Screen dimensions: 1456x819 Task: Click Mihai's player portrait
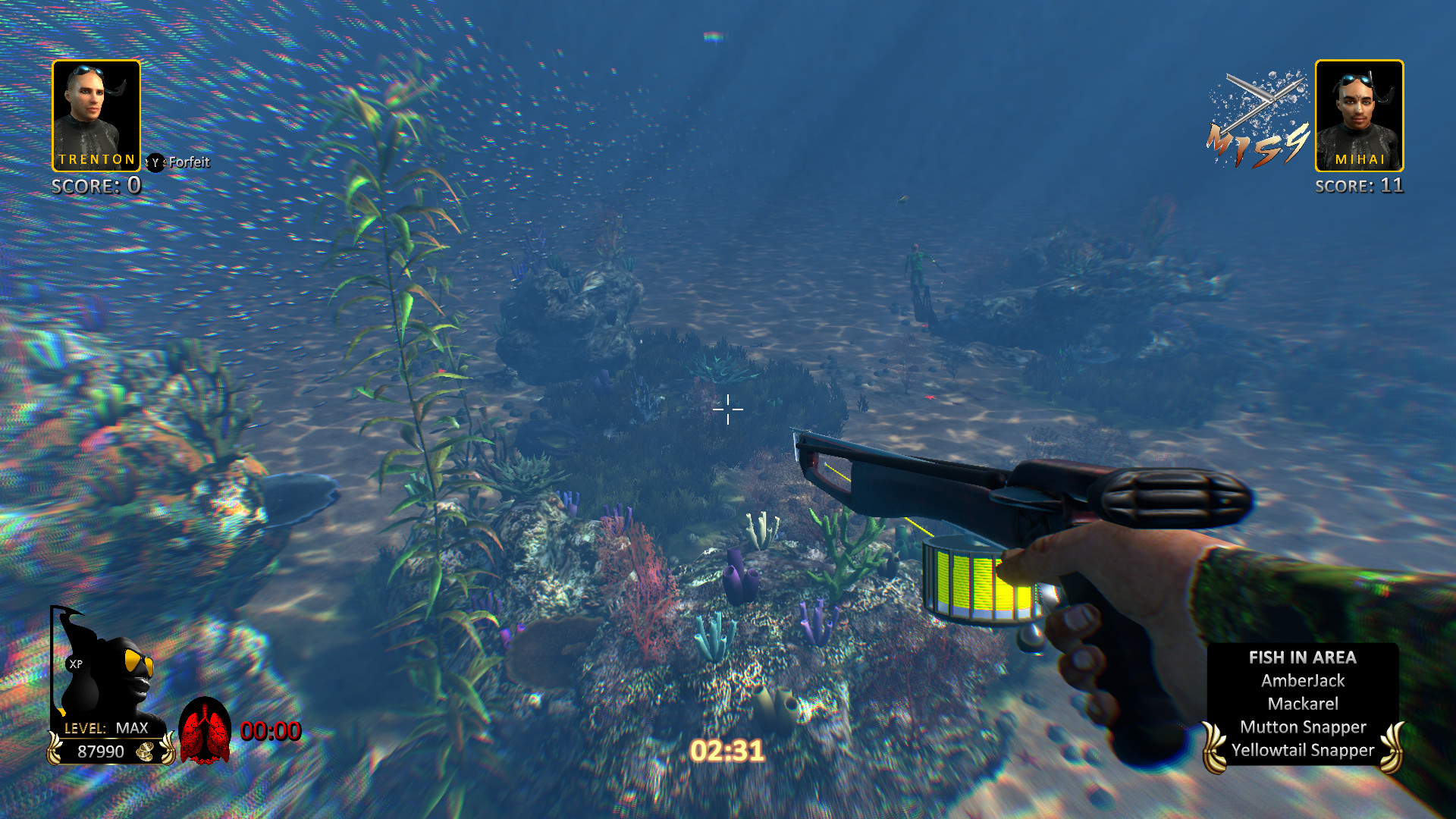1360,114
